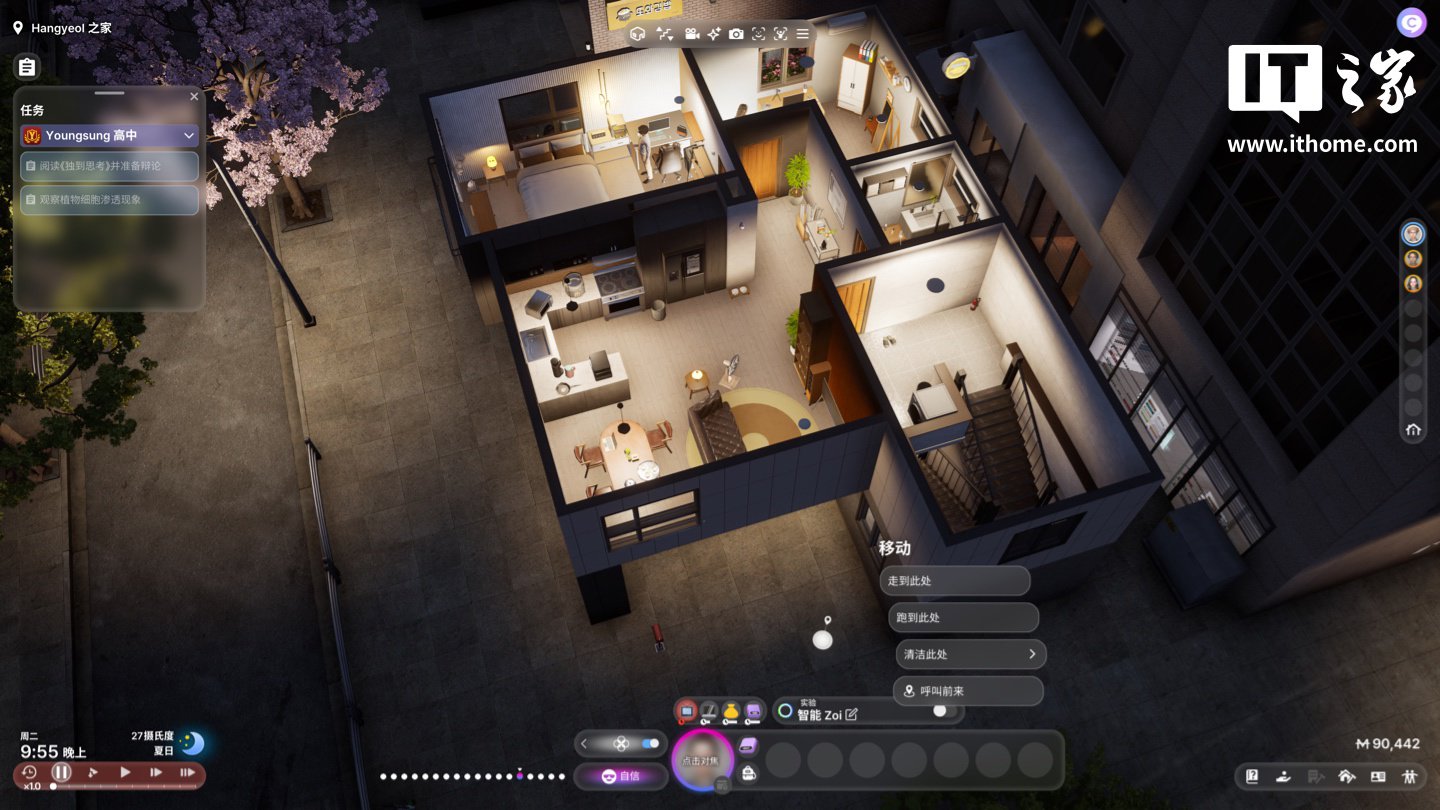Activate the fastest time speed button
Image resolution: width=1440 pixels, height=810 pixels.
(187, 772)
